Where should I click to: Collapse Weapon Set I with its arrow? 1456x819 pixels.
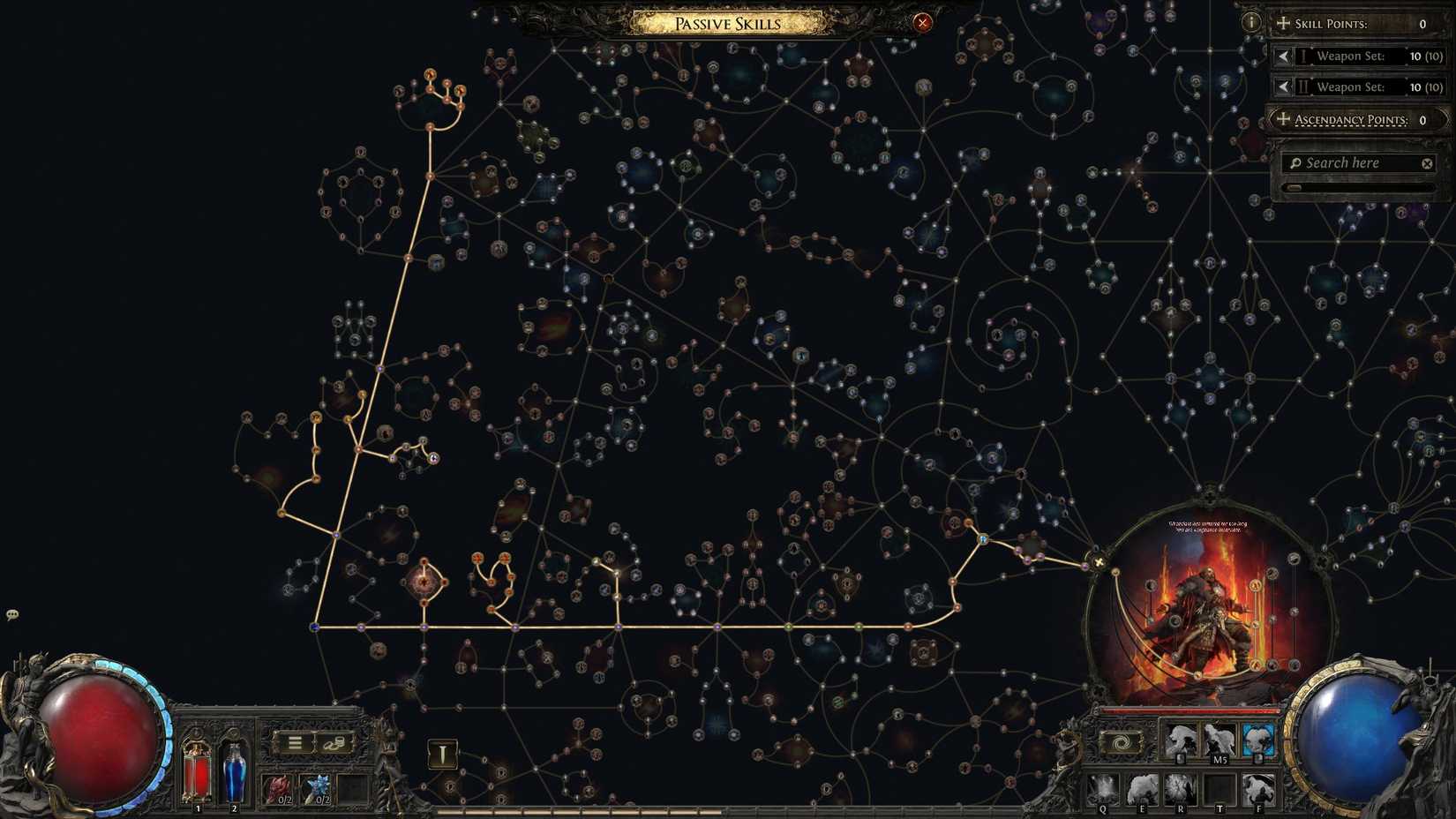pyautogui.click(x=1285, y=56)
